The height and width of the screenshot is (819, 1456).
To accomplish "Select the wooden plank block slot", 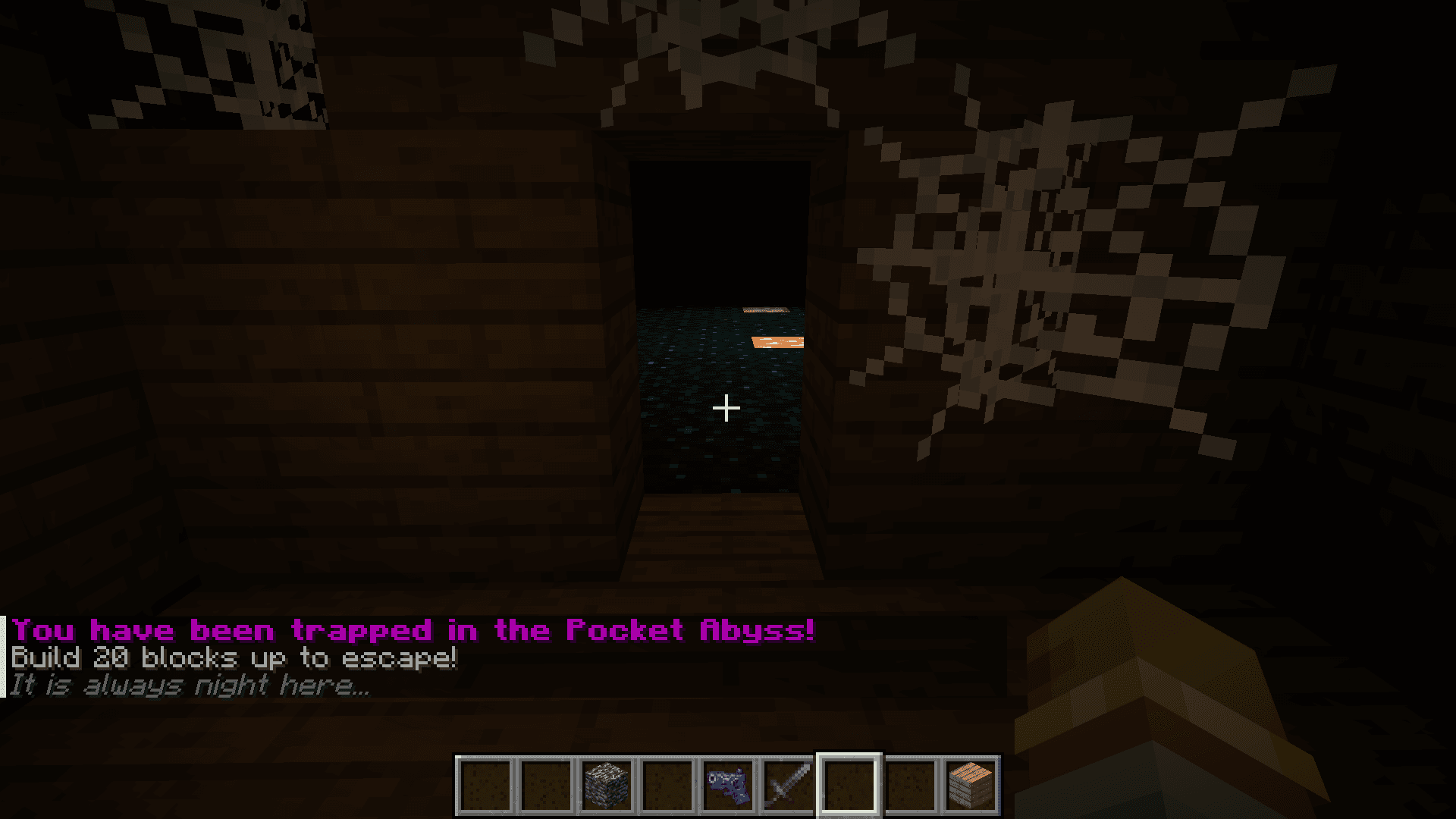I will click(971, 786).
